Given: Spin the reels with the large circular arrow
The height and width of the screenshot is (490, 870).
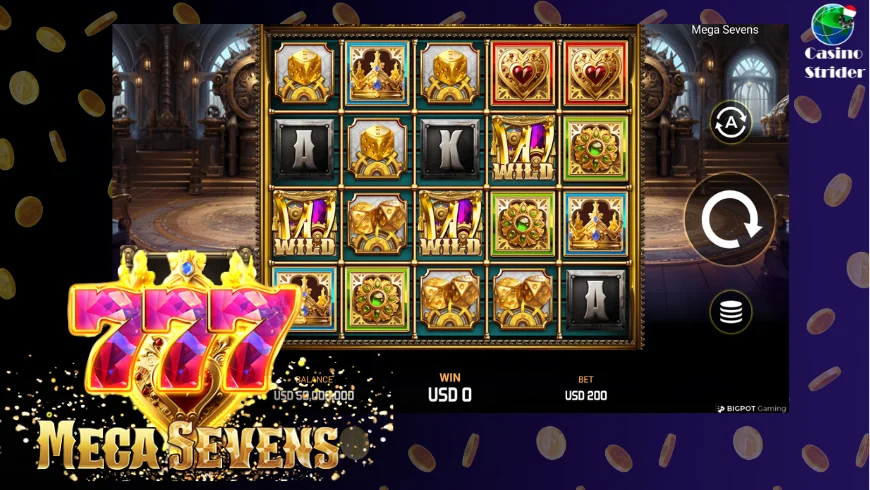Looking at the screenshot, I should 731,219.
